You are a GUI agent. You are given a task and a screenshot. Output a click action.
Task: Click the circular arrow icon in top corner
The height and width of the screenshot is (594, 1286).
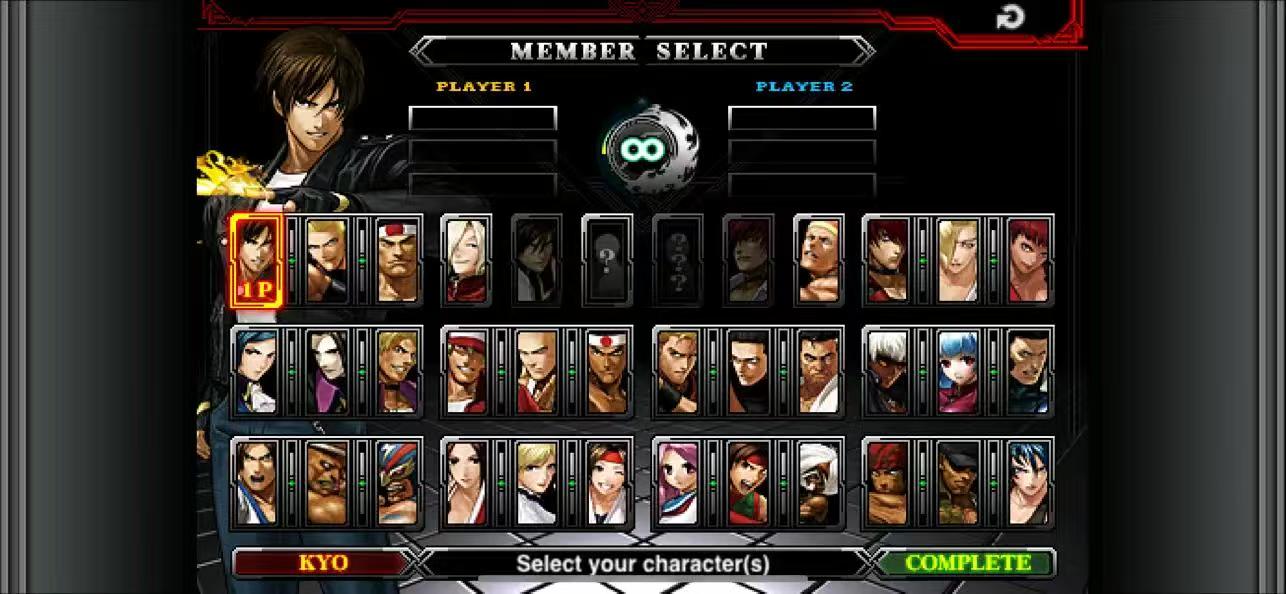point(1010,17)
